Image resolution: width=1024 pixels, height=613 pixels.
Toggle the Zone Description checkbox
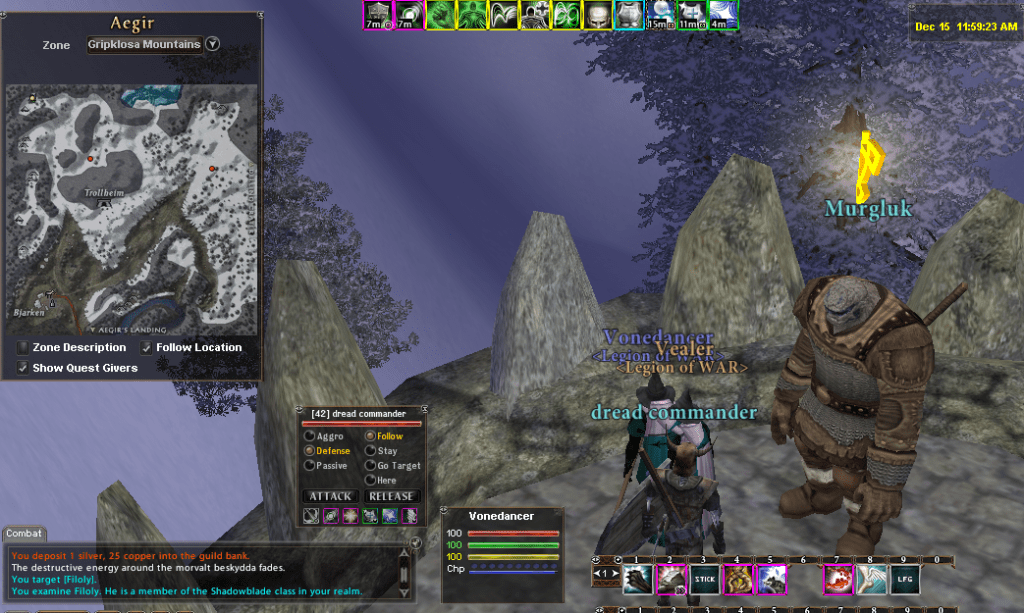click(23, 347)
